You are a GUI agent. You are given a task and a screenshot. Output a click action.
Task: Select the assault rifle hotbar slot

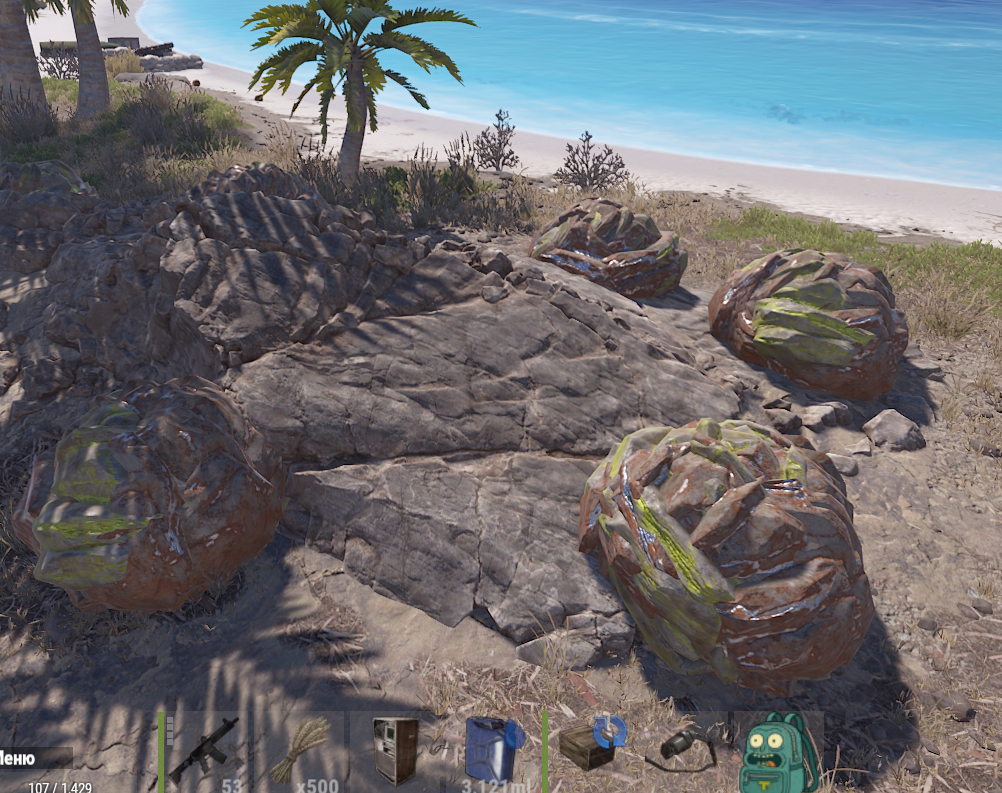point(204,751)
